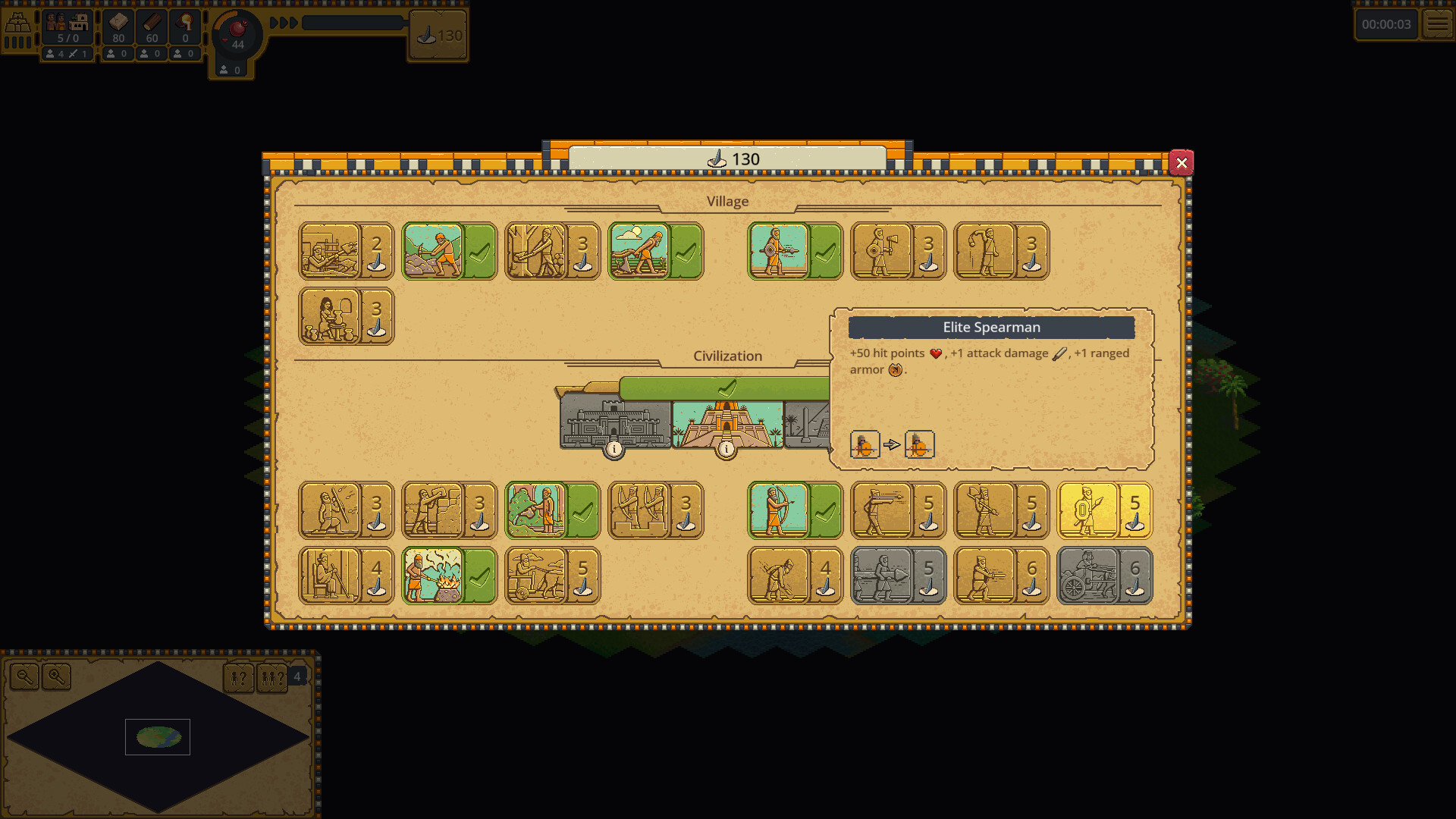Click the green checkmark above the Civilization buildings

pyautogui.click(x=726, y=388)
